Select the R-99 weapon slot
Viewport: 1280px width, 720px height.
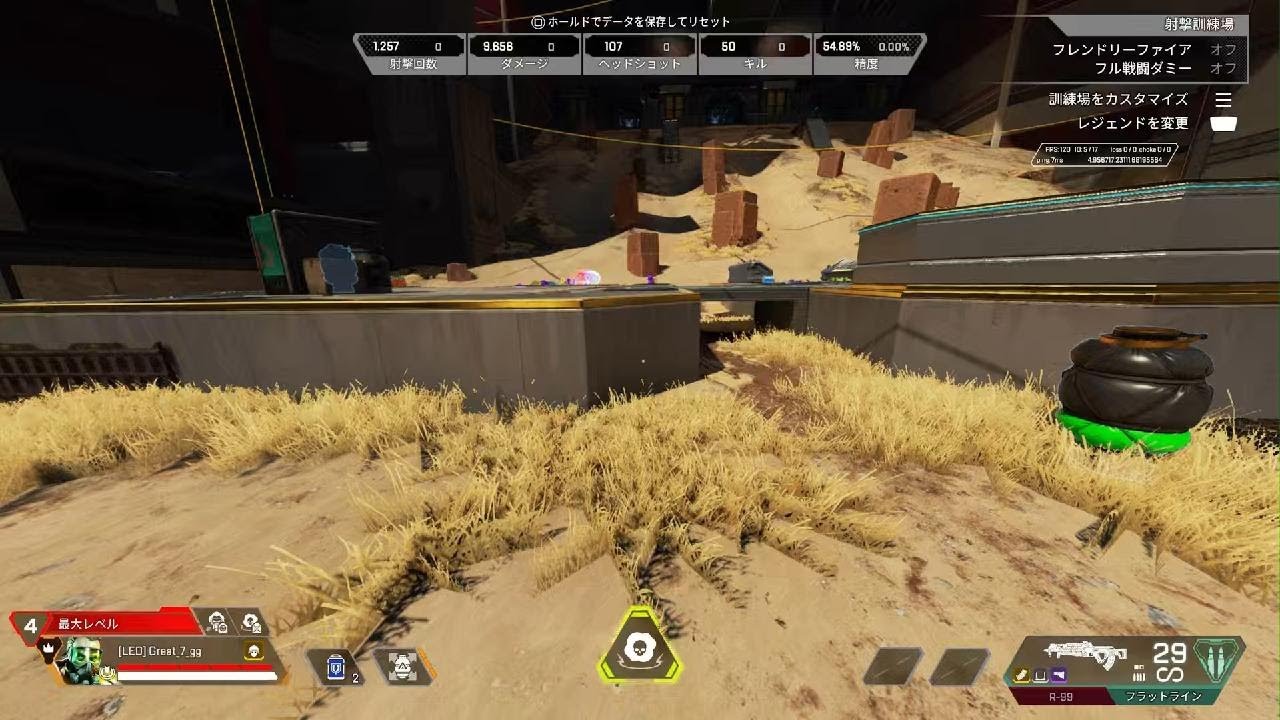[1060, 695]
